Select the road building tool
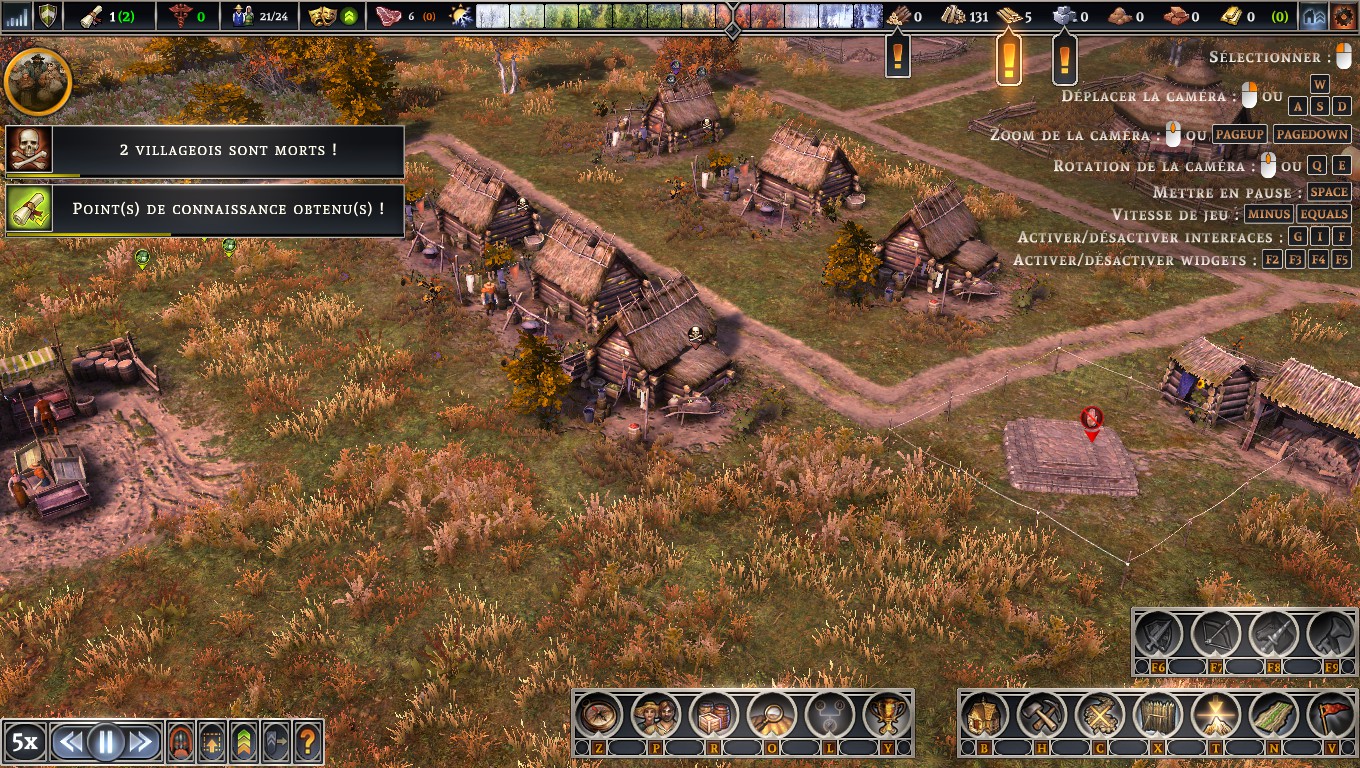 [x=1273, y=716]
